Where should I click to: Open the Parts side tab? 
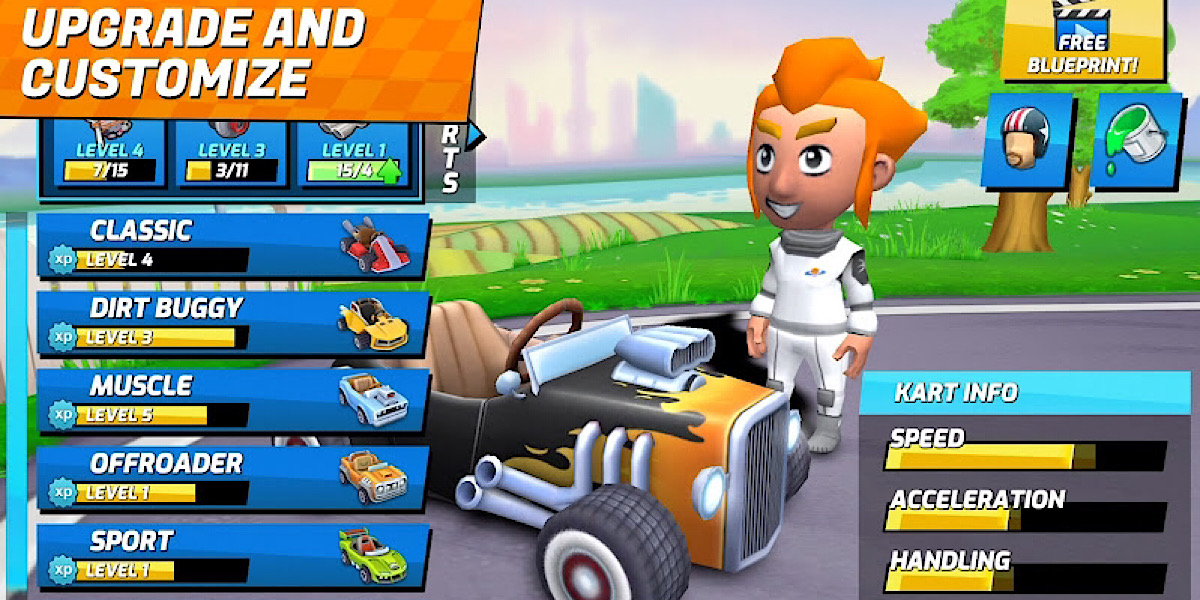451,160
